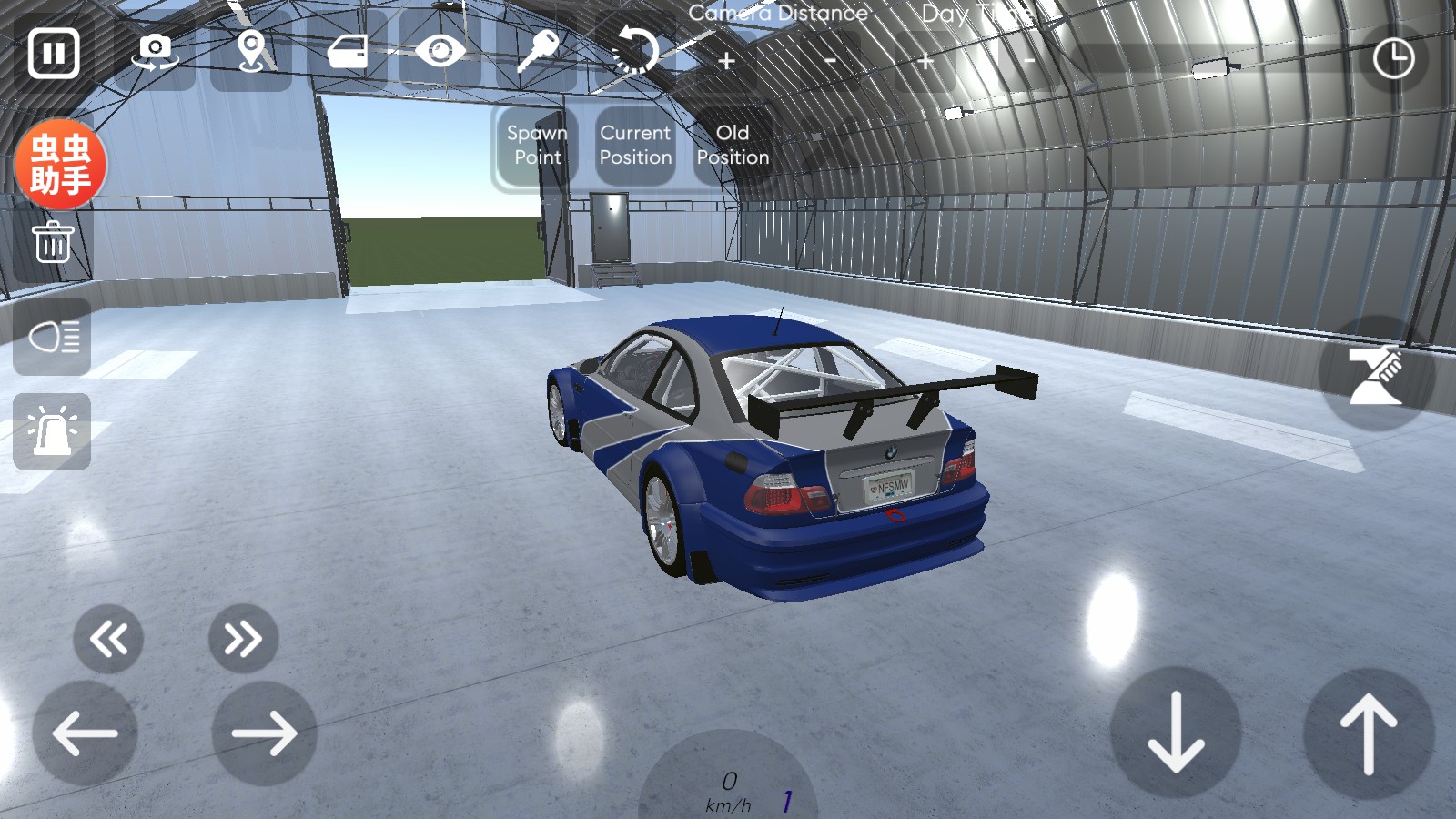Tap the circular reset arrow icon
This screenshot has height=819, width=1456.
click(635, 51)
